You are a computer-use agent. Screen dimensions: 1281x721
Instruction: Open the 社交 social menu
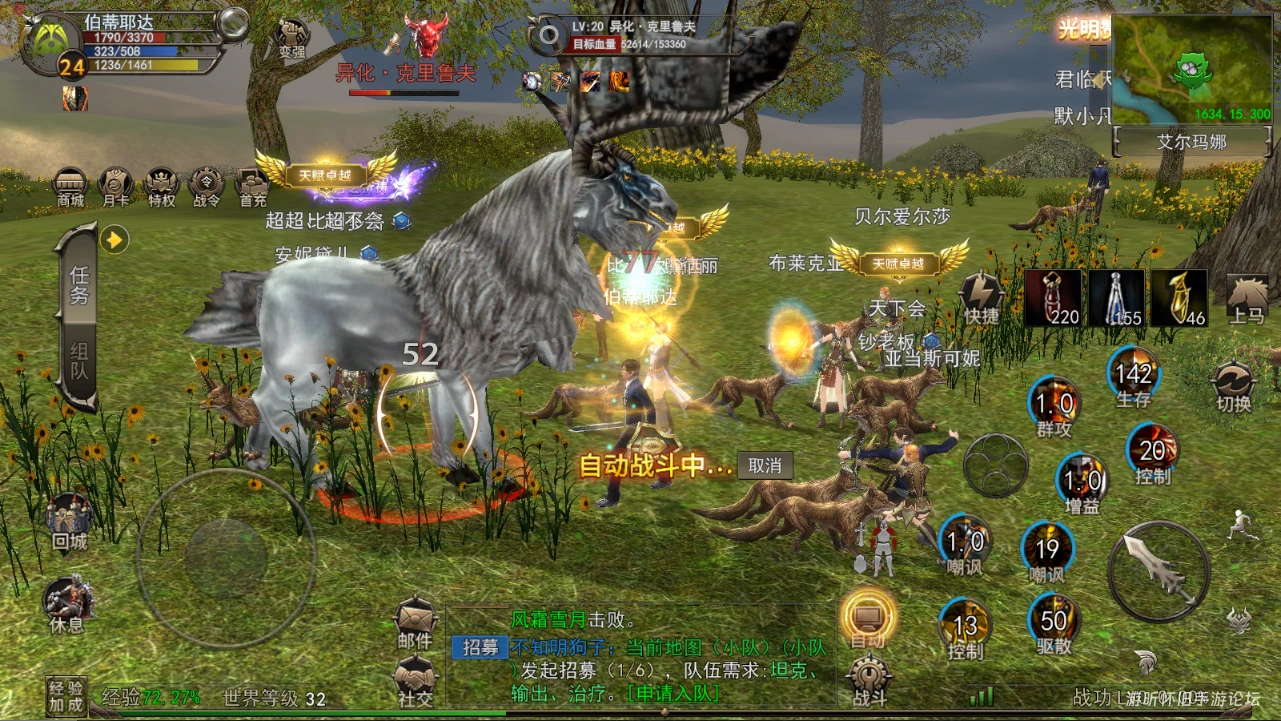coord(415,681)
